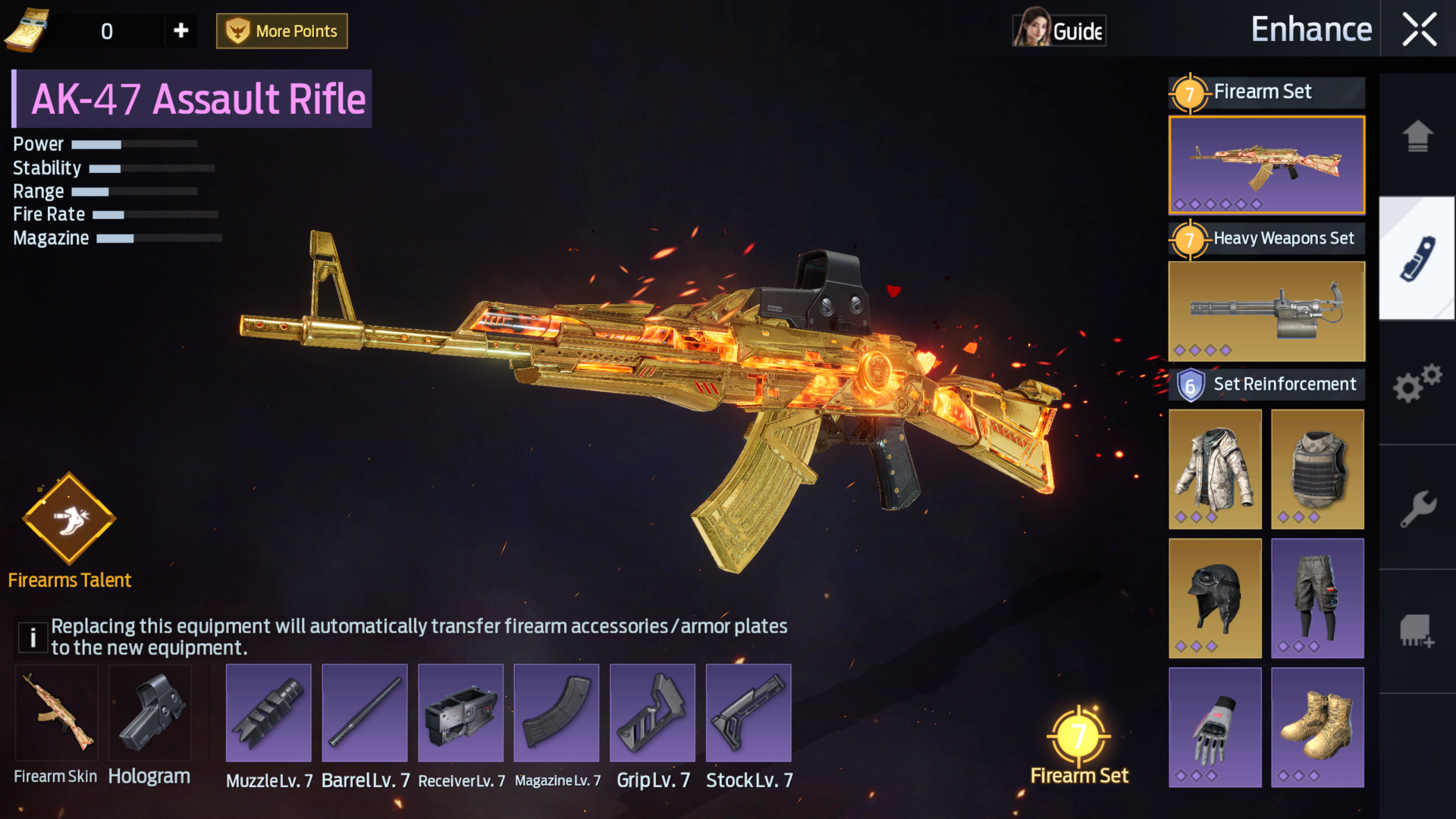1456x819 pixels.
Task: Select the Magazine Lv. 7 slot
Action: pos(556,714)
